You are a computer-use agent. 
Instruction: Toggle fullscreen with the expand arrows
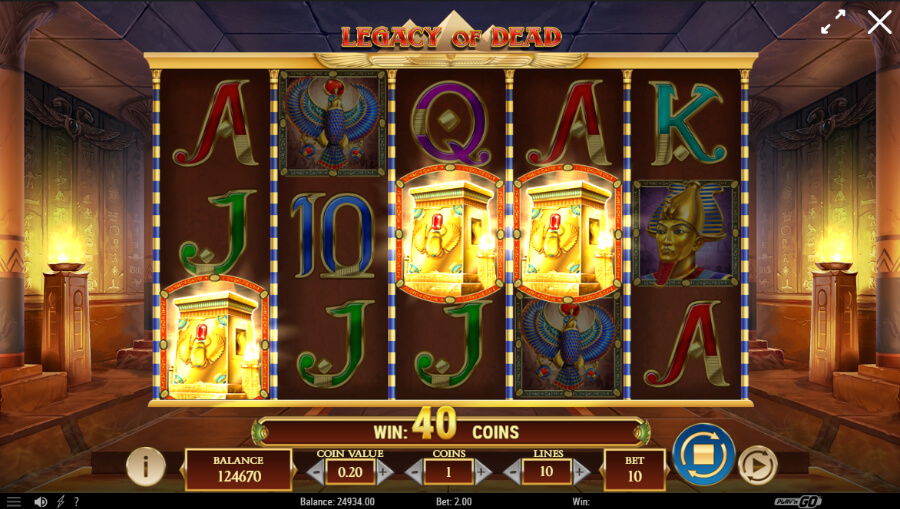point(833,22)
